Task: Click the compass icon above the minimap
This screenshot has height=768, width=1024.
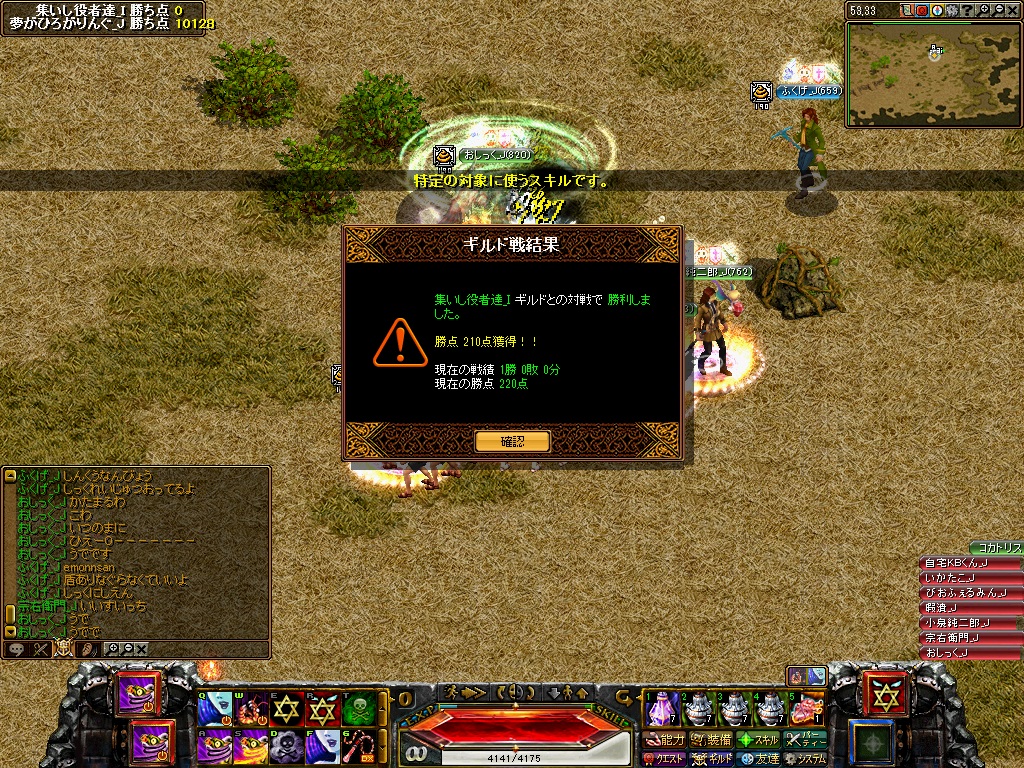Action: (937, 10)
